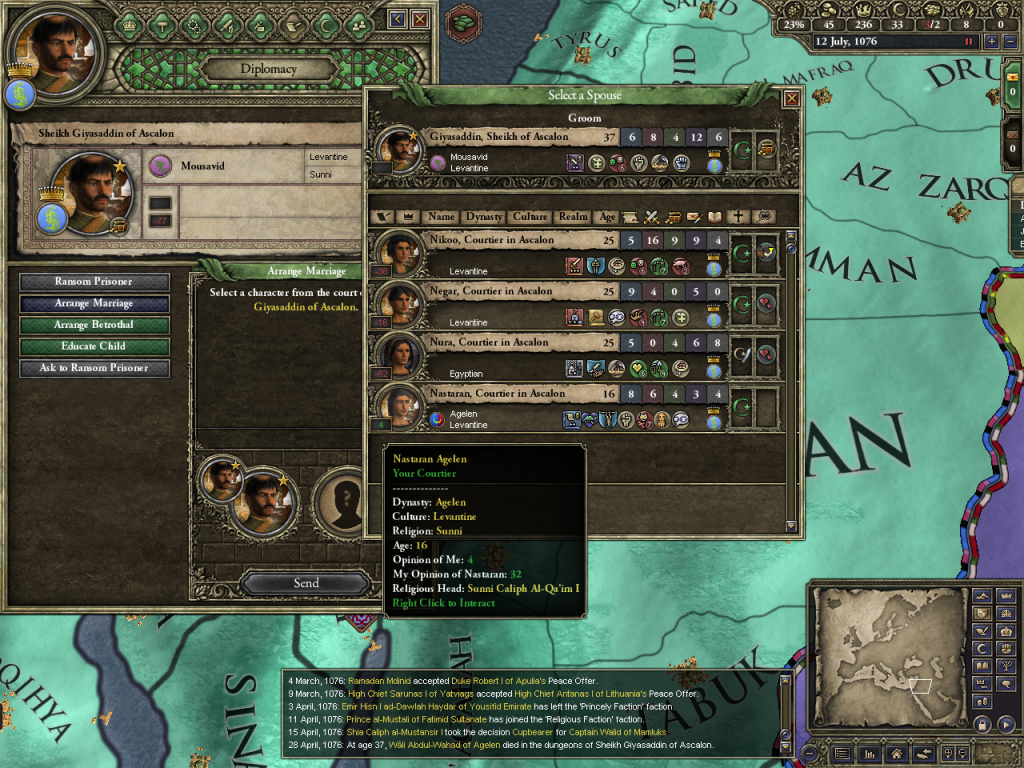Choose the Arrange Marriage option

coord(94,304)
